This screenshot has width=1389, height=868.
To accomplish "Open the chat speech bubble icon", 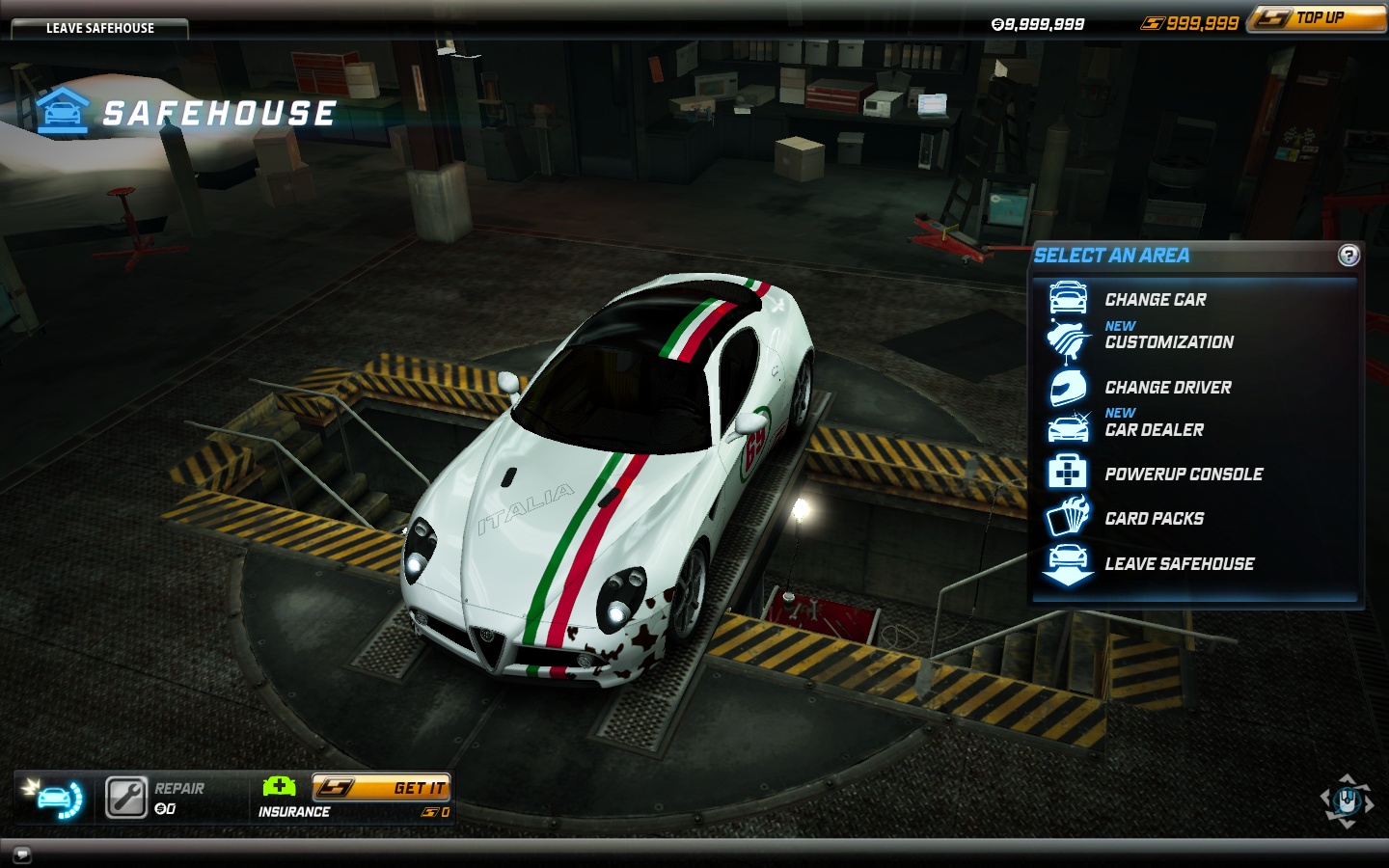I will (x=22, y=854).
